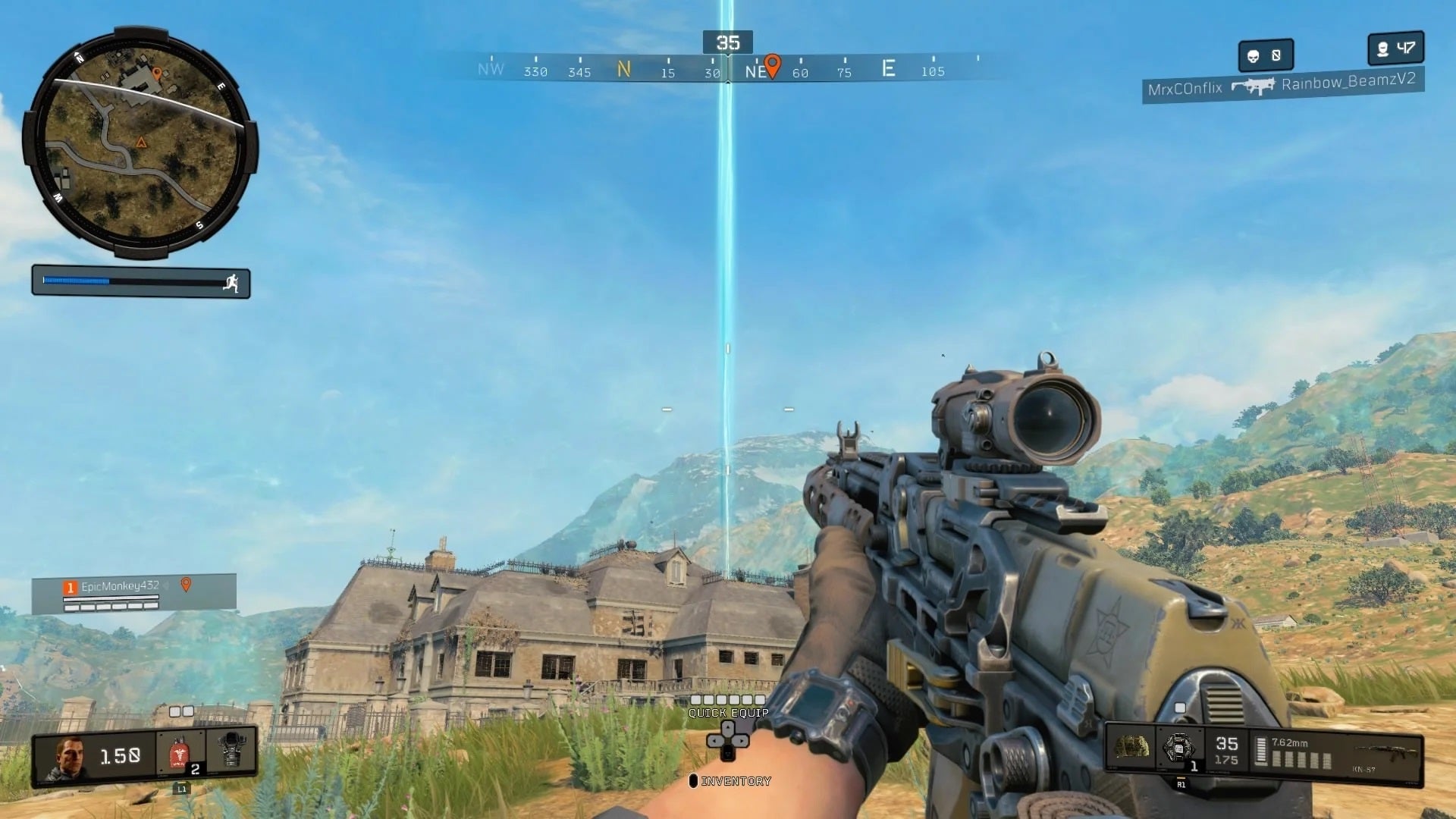Viewport: 1456px width, 819px height.
Task: Click the 7.62mm ammo reserve icon
Action: tap(1260, 750)
